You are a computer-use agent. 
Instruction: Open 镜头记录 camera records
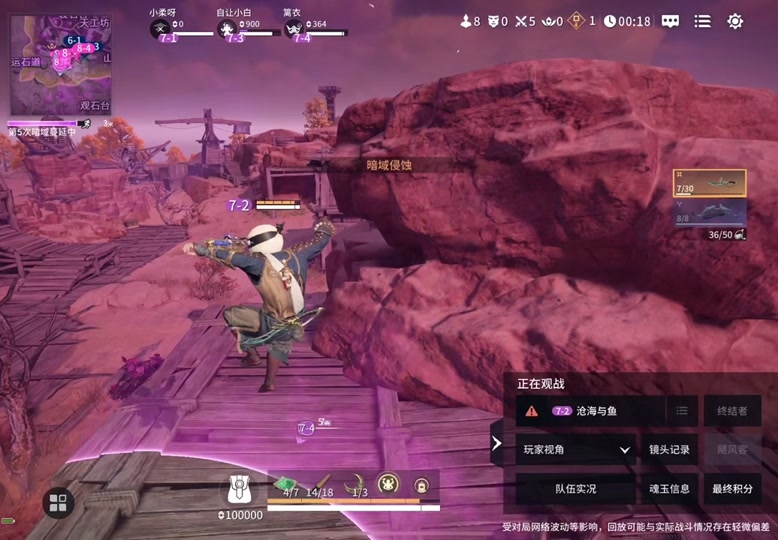[x=669, y=450]
